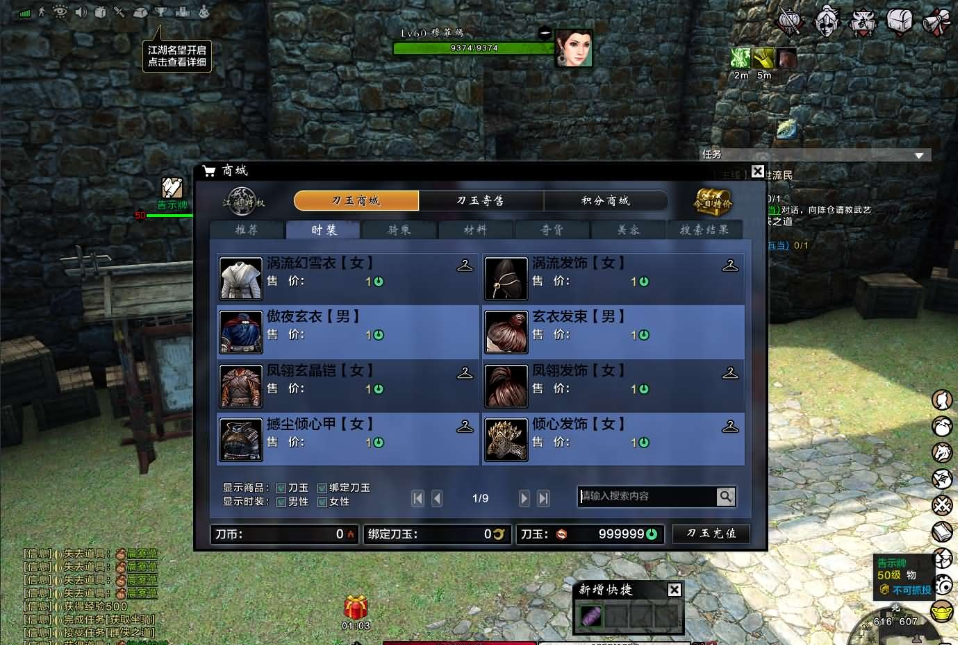Open the 刀玉充值 recharge button
958x645 pixels.
[x=711, y=534]
